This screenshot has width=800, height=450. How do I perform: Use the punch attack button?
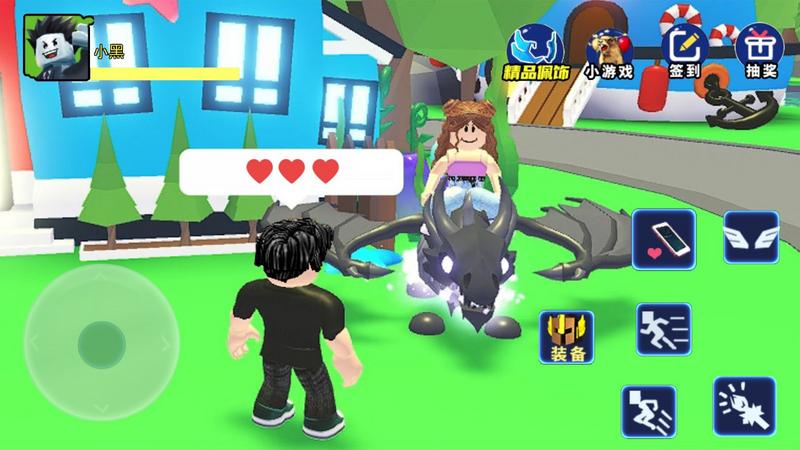point(743,406)
